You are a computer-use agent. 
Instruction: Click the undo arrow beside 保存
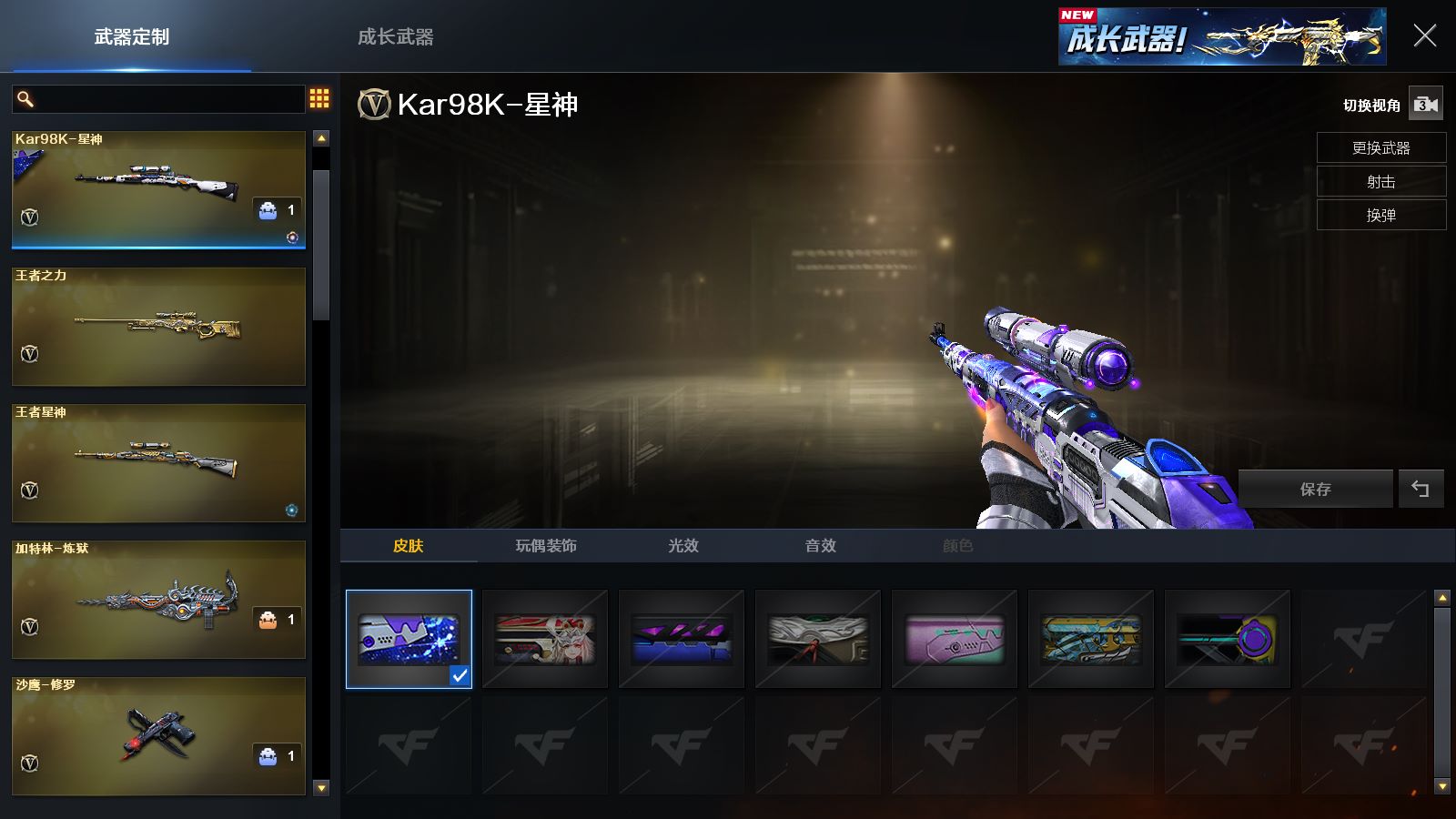tap(1421, 489)
